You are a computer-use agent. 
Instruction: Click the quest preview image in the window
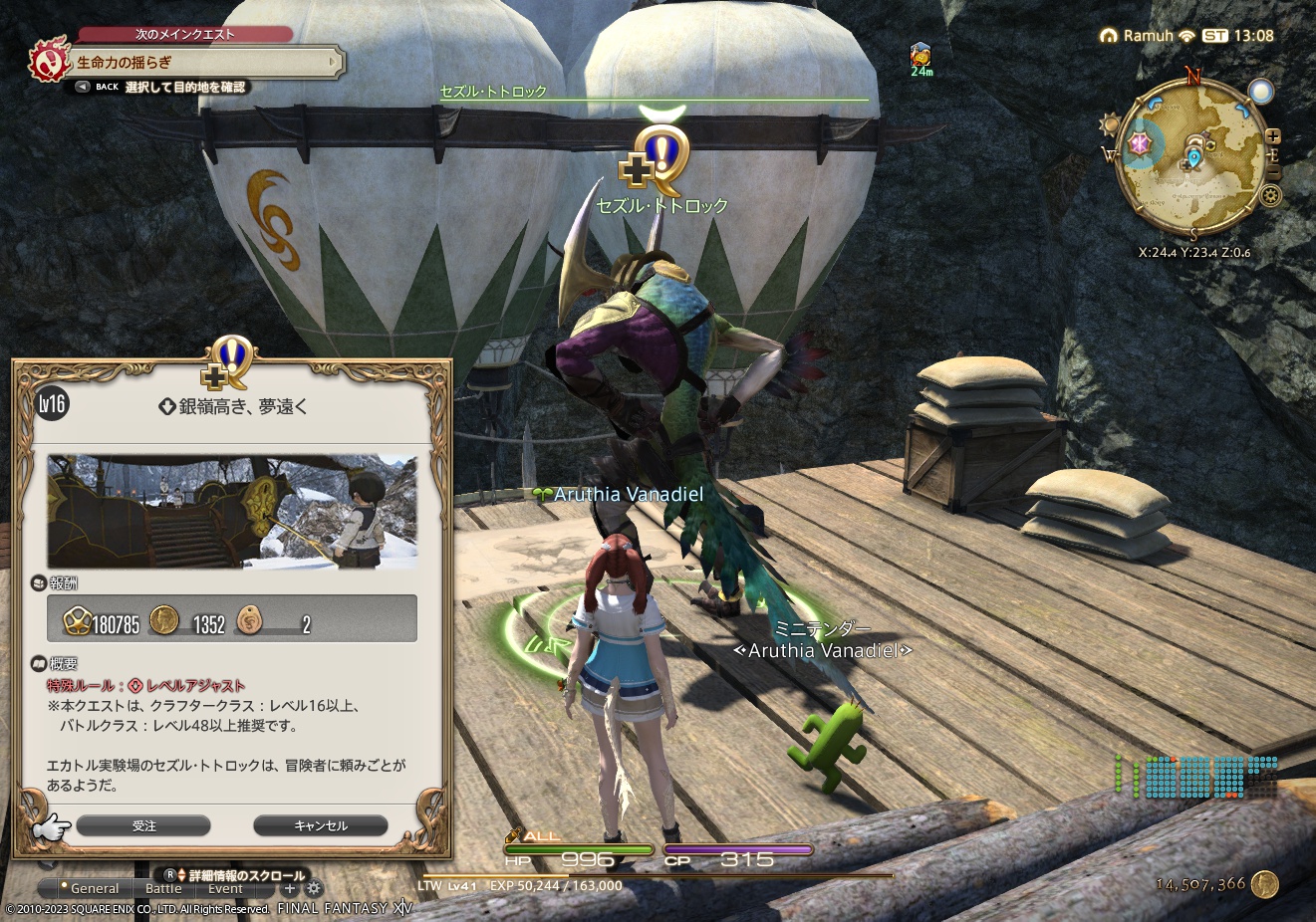click(x=233, y=511)
